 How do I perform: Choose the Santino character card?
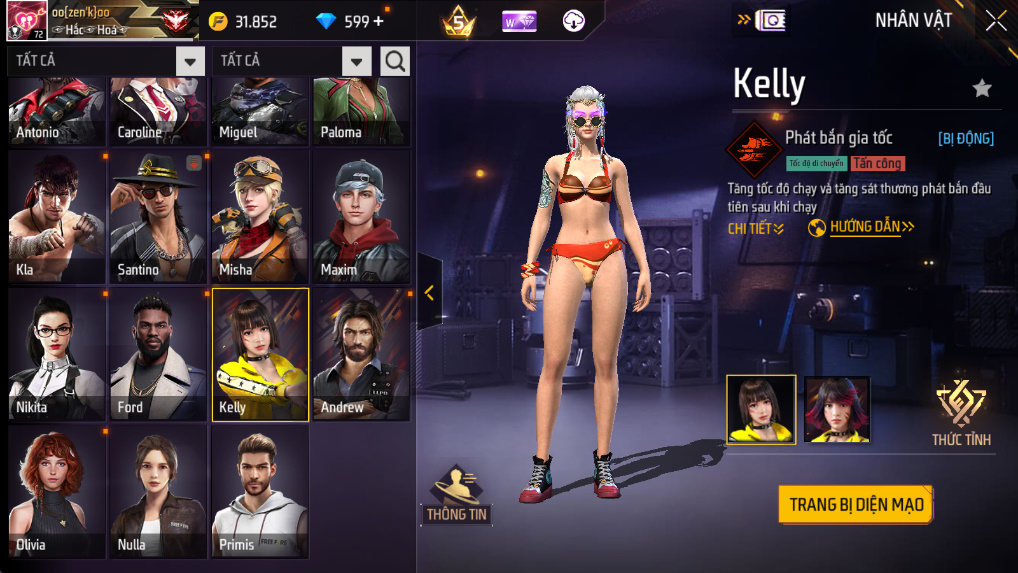click(159, 217)
